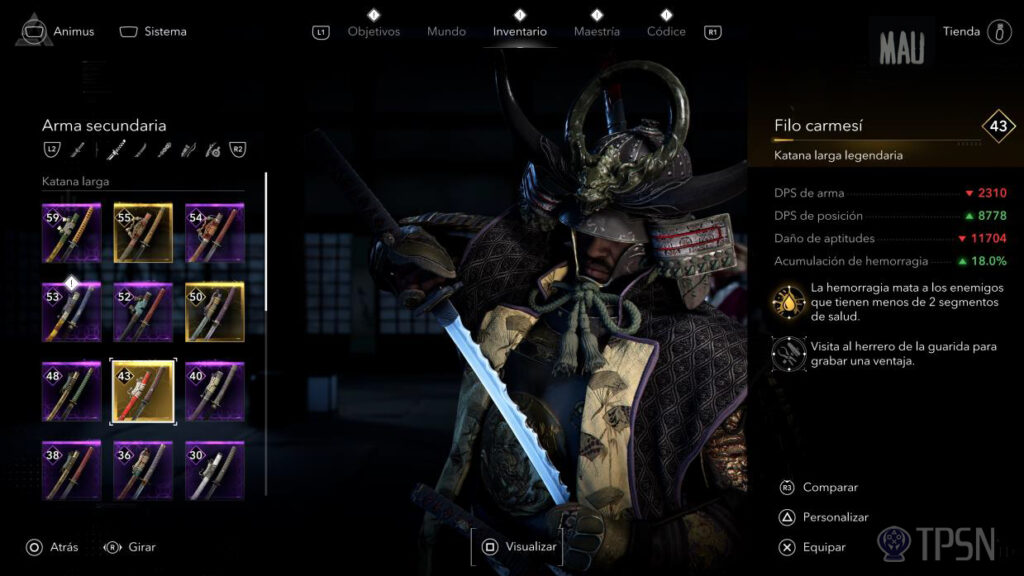Select the level 48 katana slot
The height and width of the screenshot is (576, 1024).
[x=72, y=391]
